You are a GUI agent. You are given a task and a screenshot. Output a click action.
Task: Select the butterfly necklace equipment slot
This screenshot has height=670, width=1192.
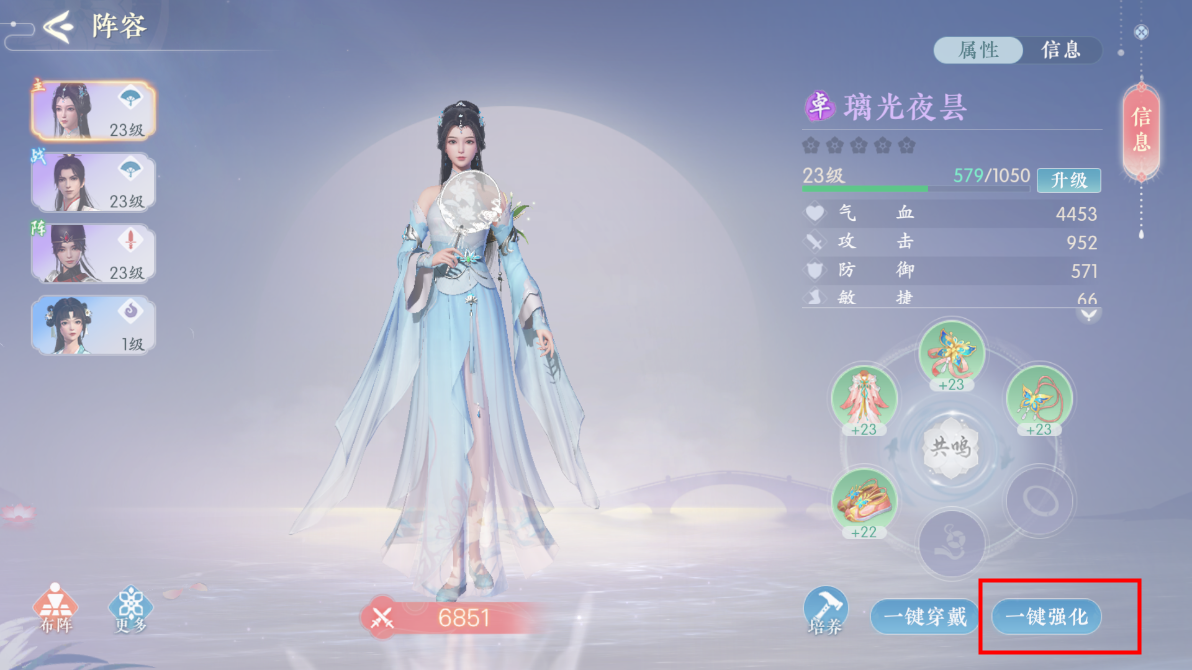[1039, 400]
